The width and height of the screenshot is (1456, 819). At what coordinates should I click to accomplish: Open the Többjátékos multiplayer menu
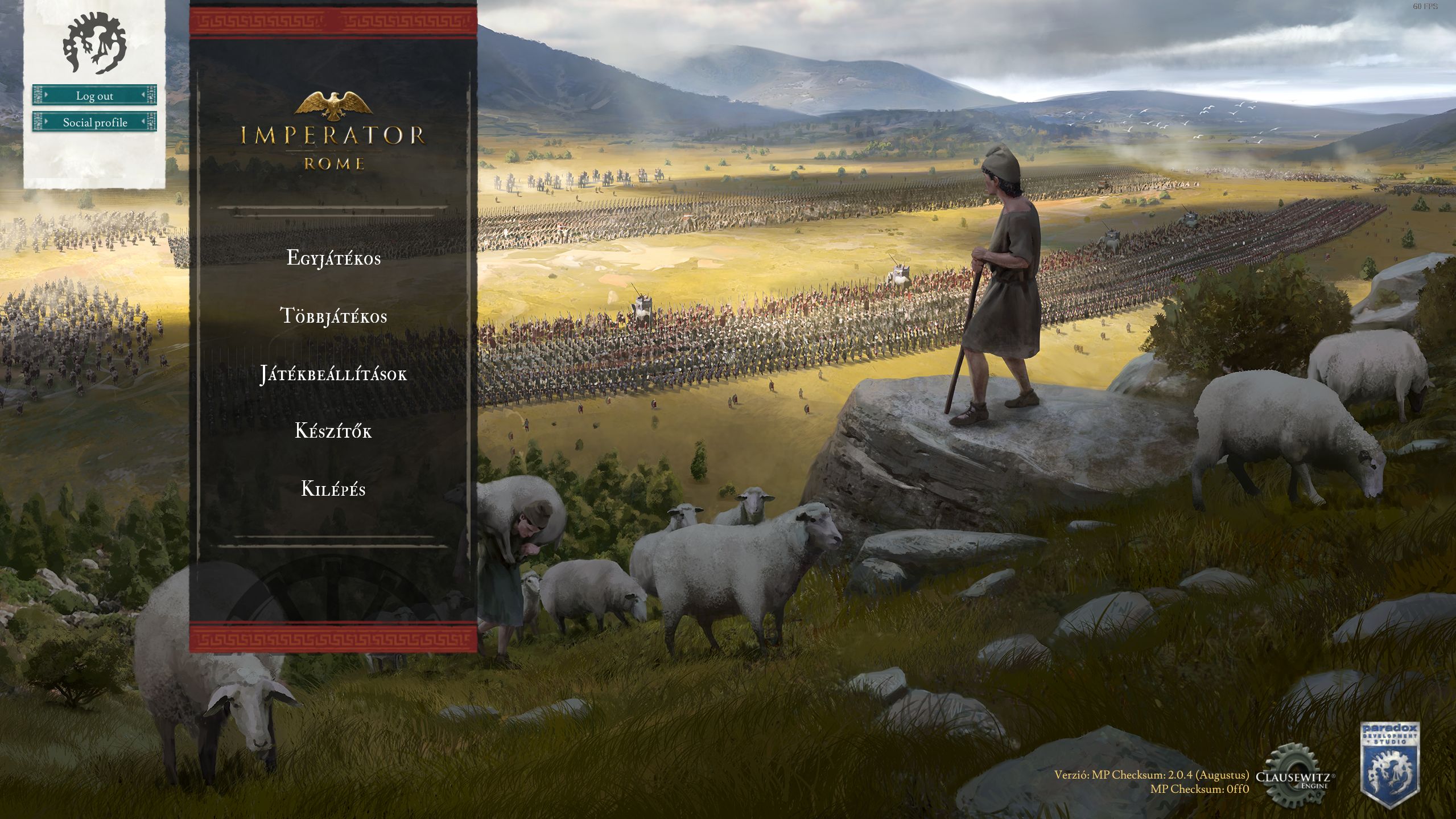(x=333, y=316)
